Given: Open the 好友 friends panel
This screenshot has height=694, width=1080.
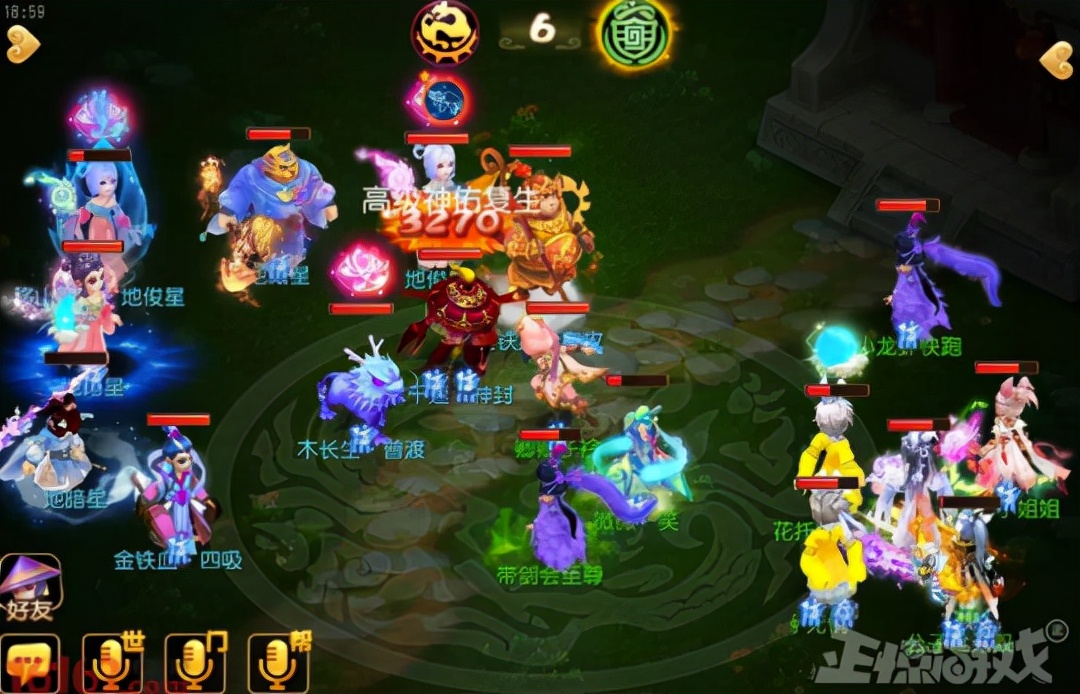Looking at the screenshot, I should pyautogui.click(x=30, y=587).
